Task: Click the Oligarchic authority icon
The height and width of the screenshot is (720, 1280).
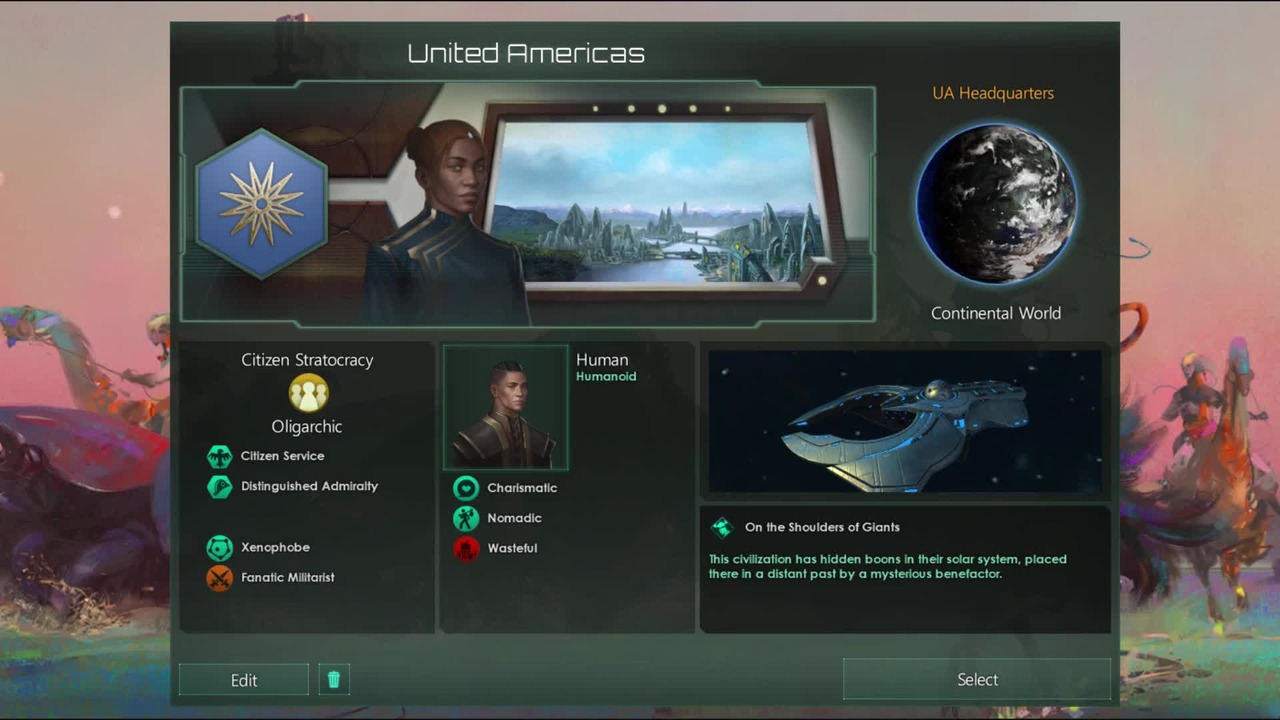Action: point(308,393)
